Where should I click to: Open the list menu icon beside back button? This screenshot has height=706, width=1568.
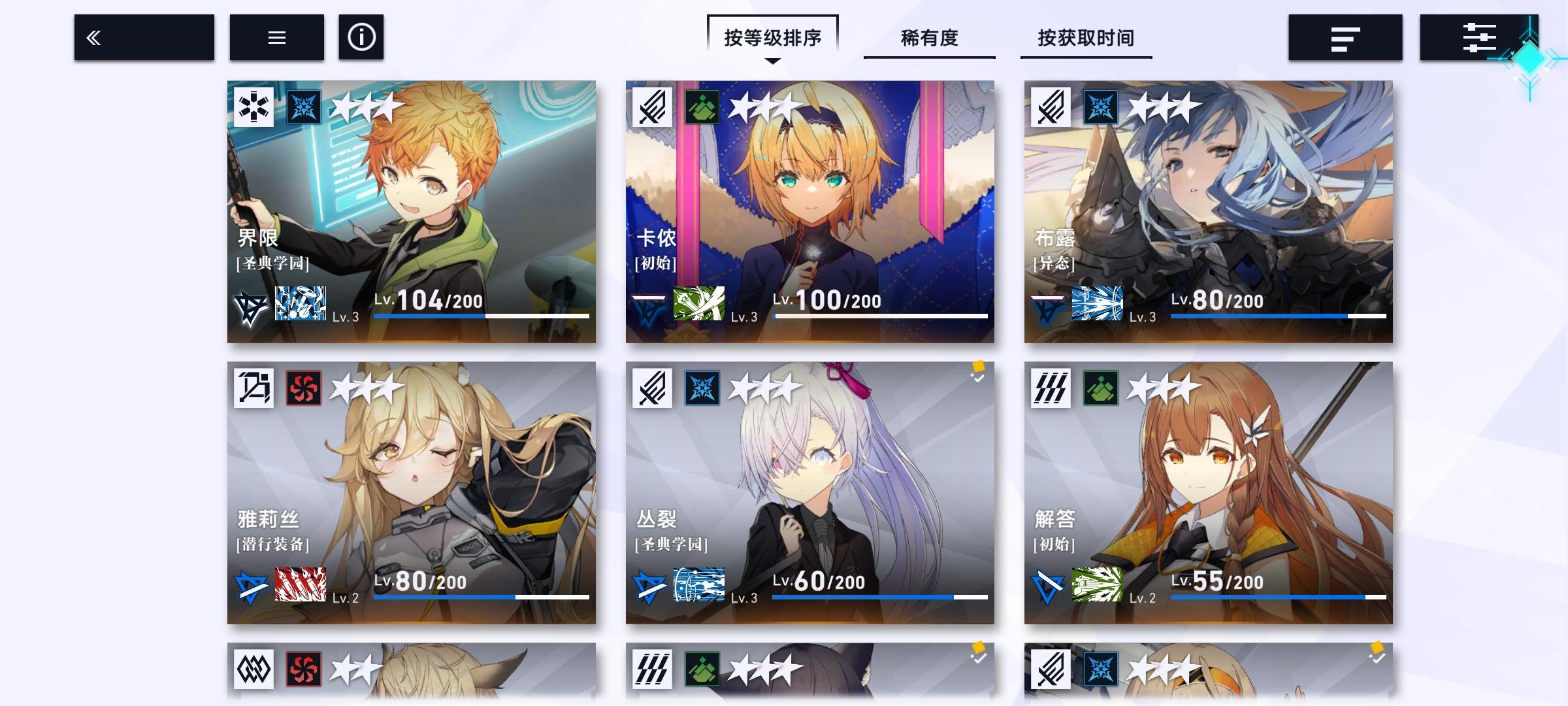coord(276,37)
